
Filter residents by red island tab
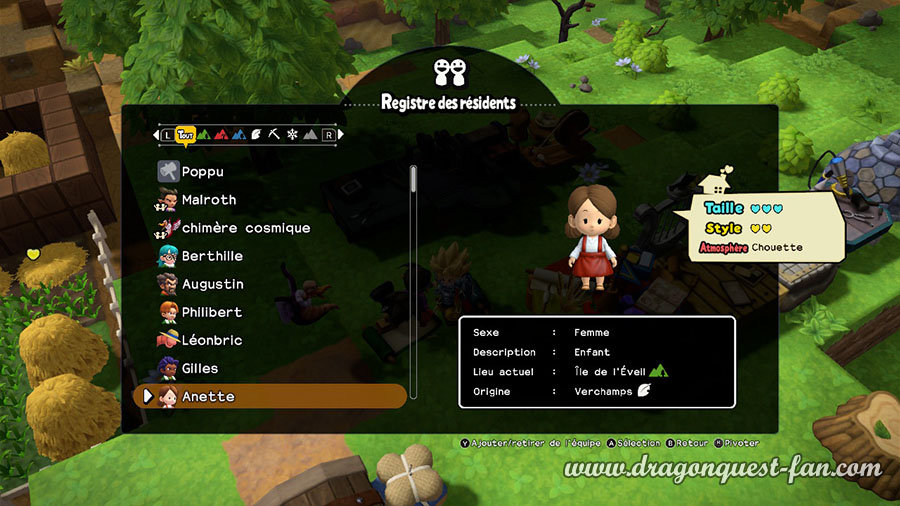tap(220, 134)
